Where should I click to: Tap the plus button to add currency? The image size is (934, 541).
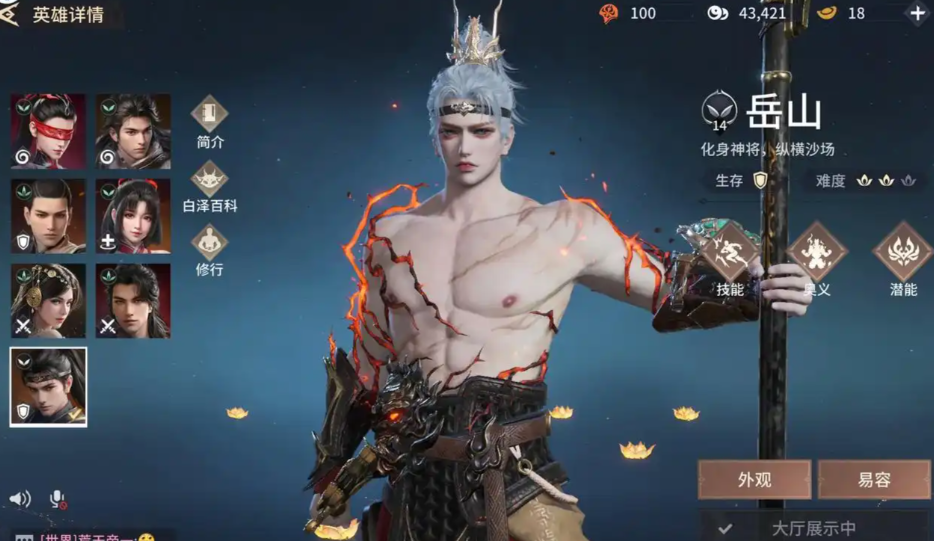917,13
